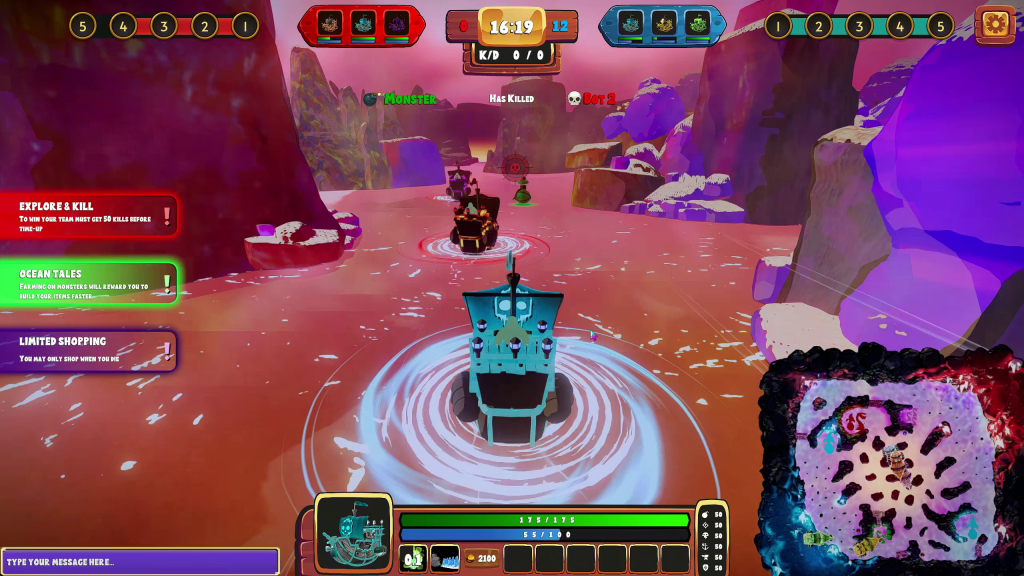Click the gold coin counter

(x=481, y=558)
